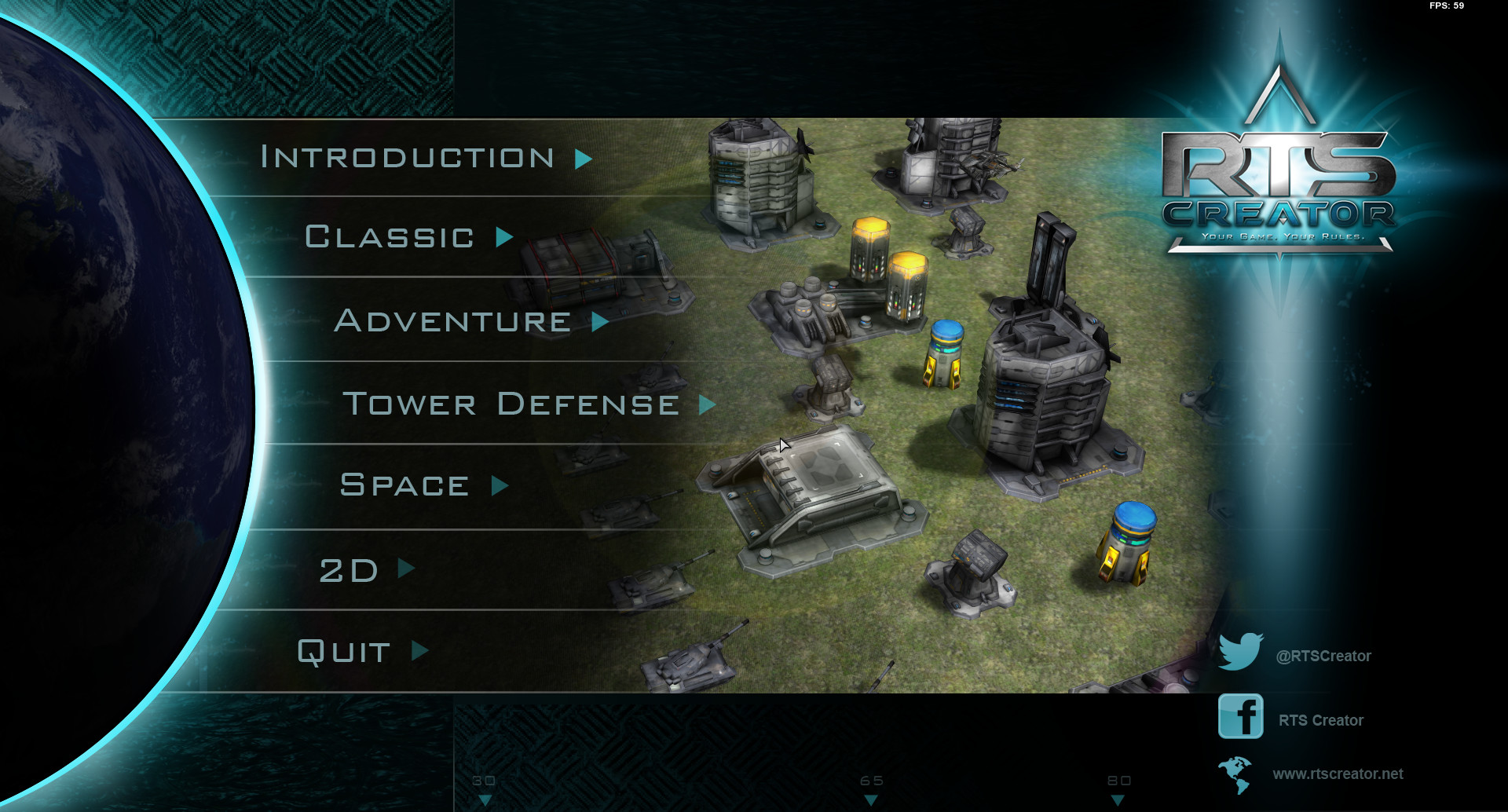Expand the Classic submenu arrow

[x=503, y=238]
